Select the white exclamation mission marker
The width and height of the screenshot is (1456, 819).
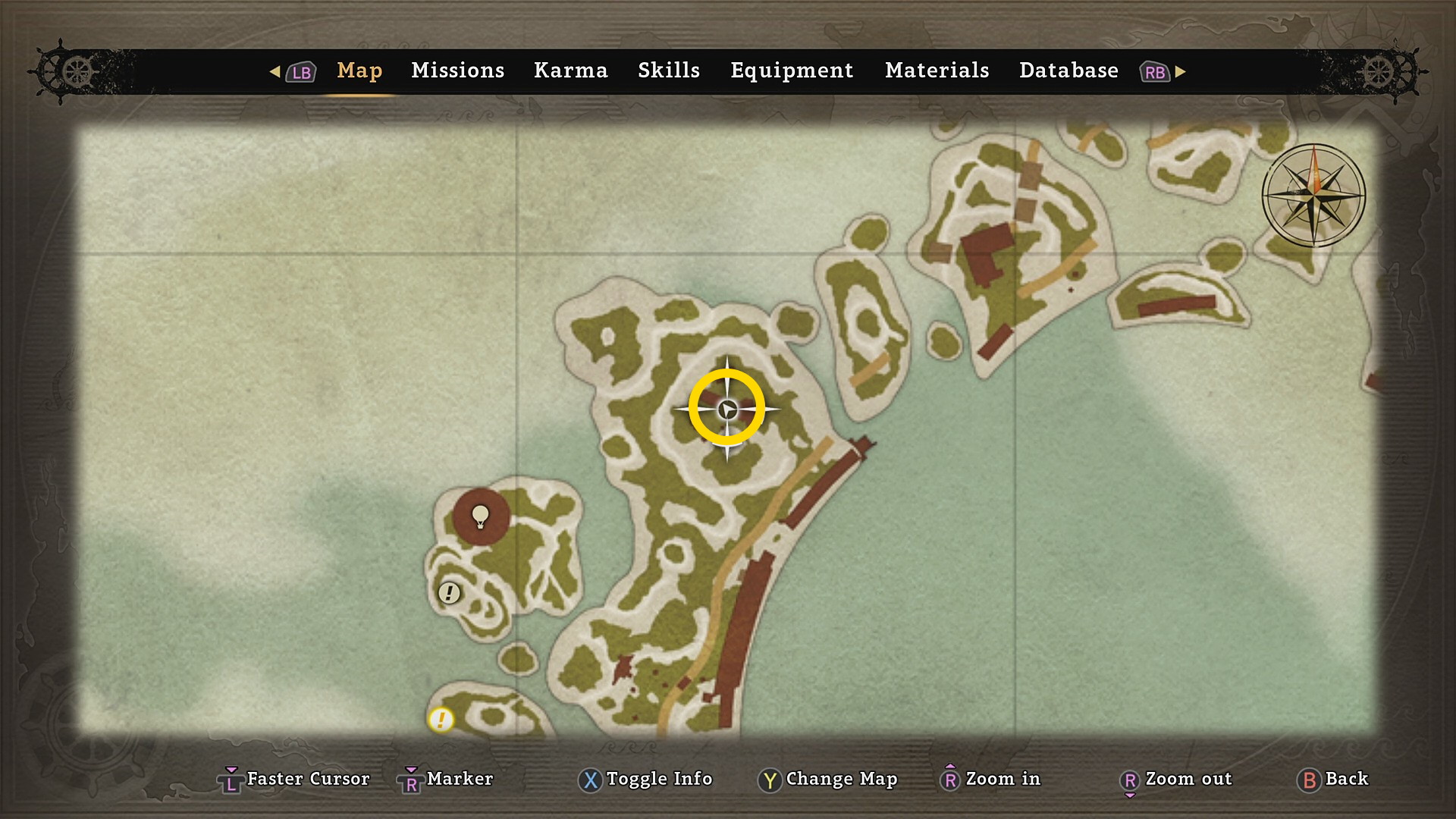pyautogui.click(x=449, y=592)
